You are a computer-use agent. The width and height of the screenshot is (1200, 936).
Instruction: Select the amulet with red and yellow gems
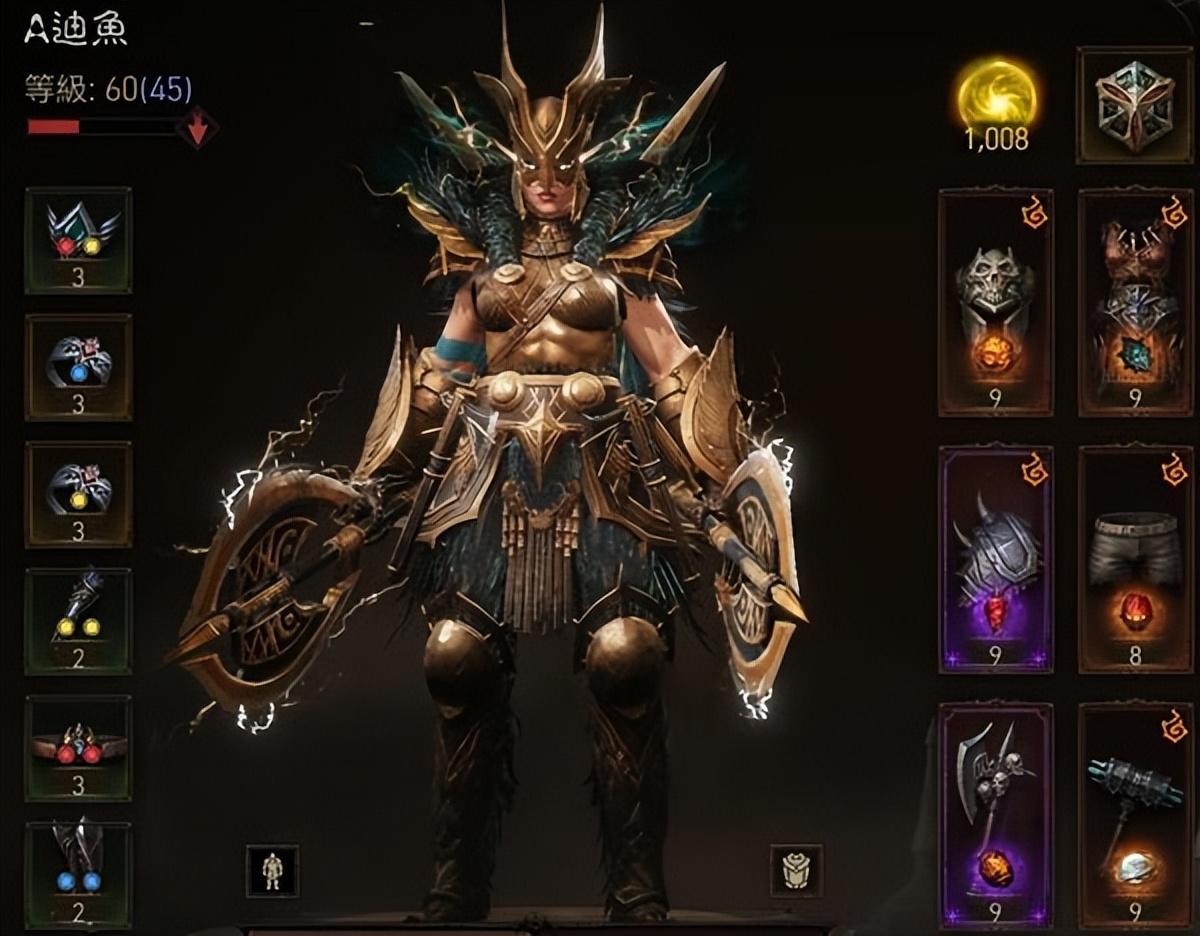(78, 240)
